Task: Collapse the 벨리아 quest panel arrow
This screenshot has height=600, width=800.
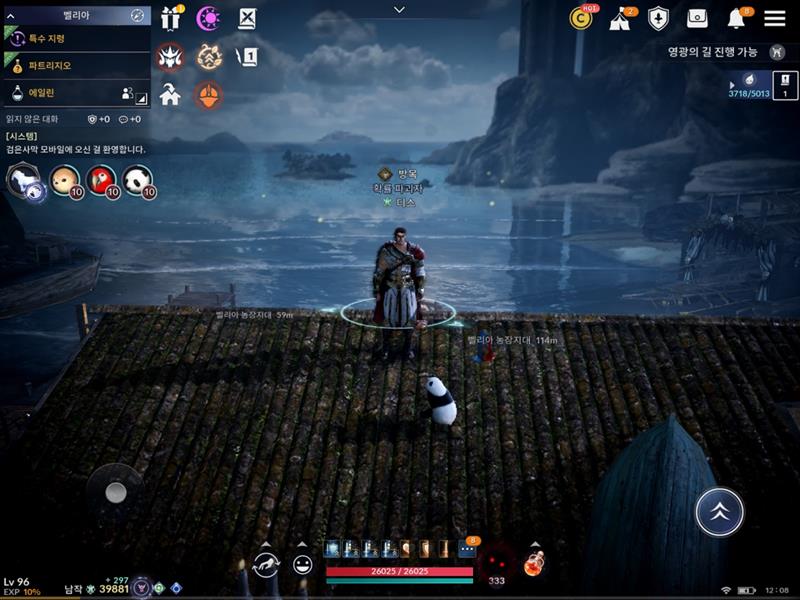Action: click(x=11, y=15)
